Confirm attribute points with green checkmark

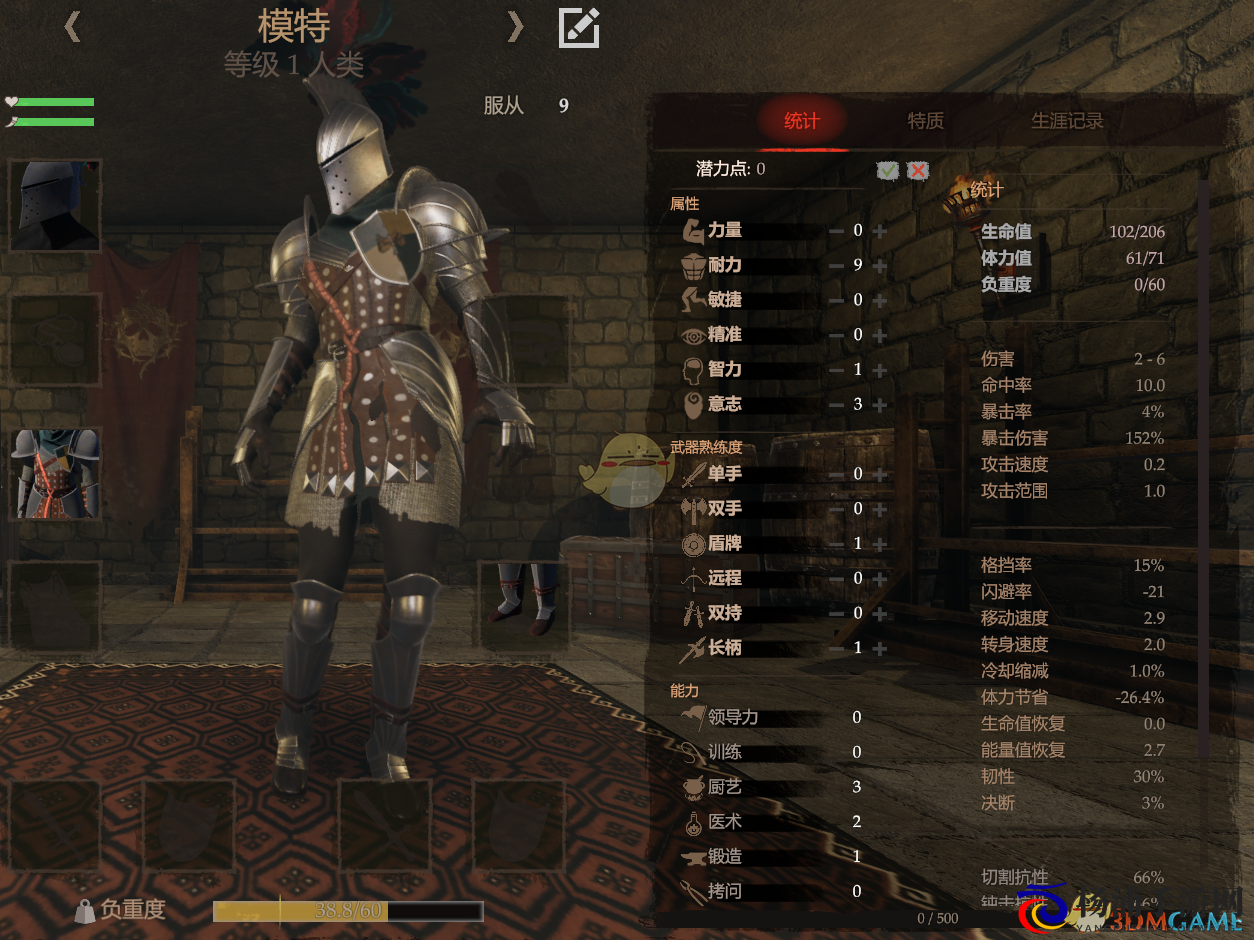tap(887, 171)
